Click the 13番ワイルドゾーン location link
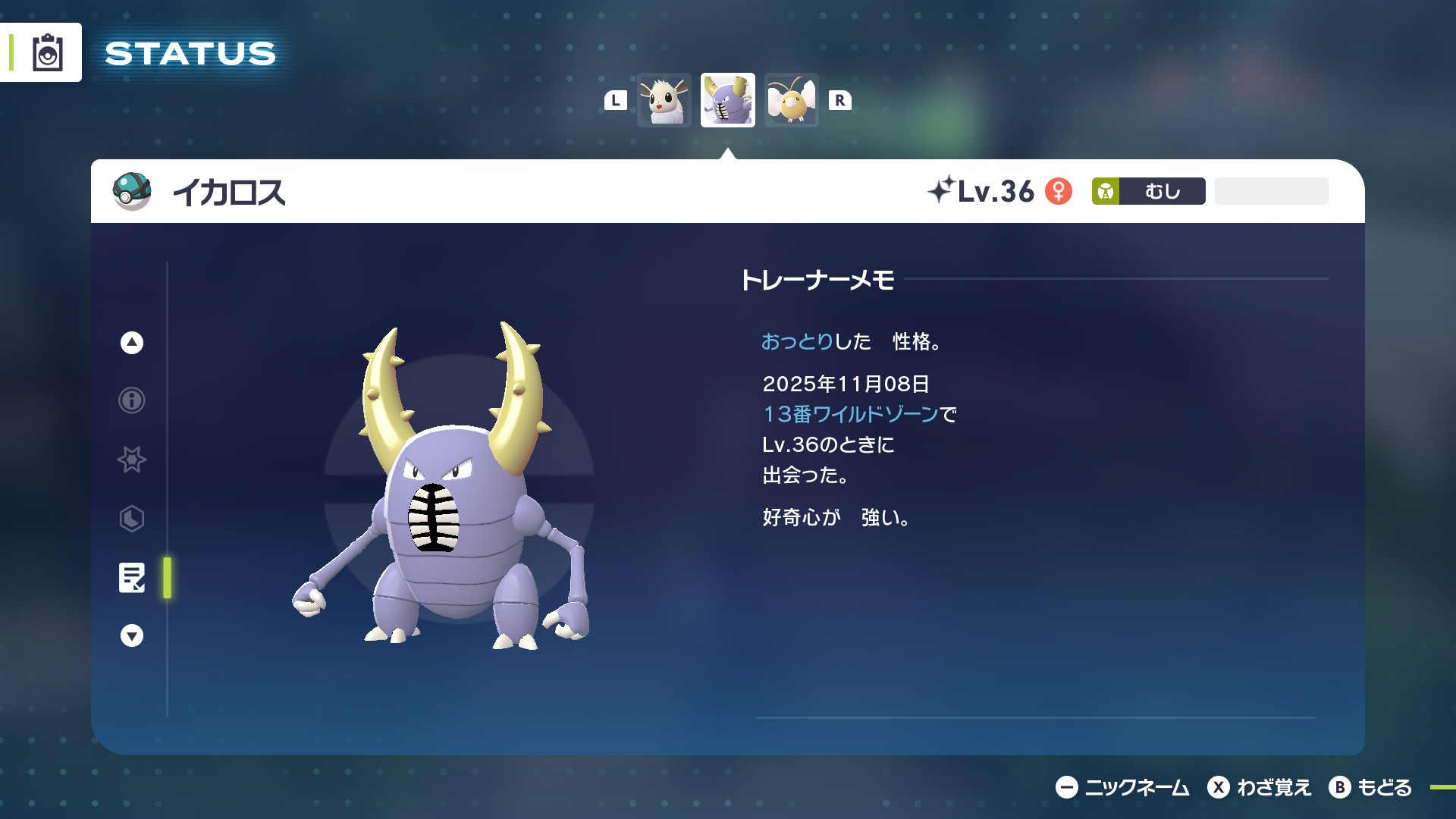The image size is (1456, 819). coord(851,414)
